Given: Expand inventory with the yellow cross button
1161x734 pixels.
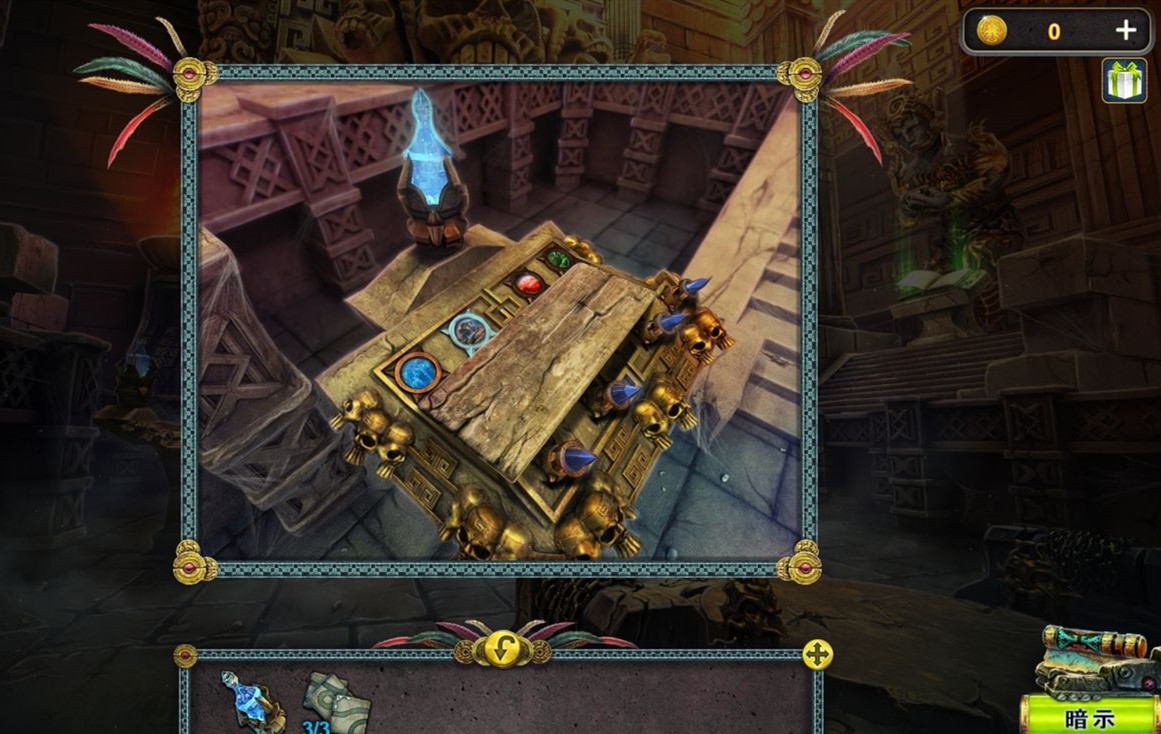Looking at the screenshot, I should (817, 655).
